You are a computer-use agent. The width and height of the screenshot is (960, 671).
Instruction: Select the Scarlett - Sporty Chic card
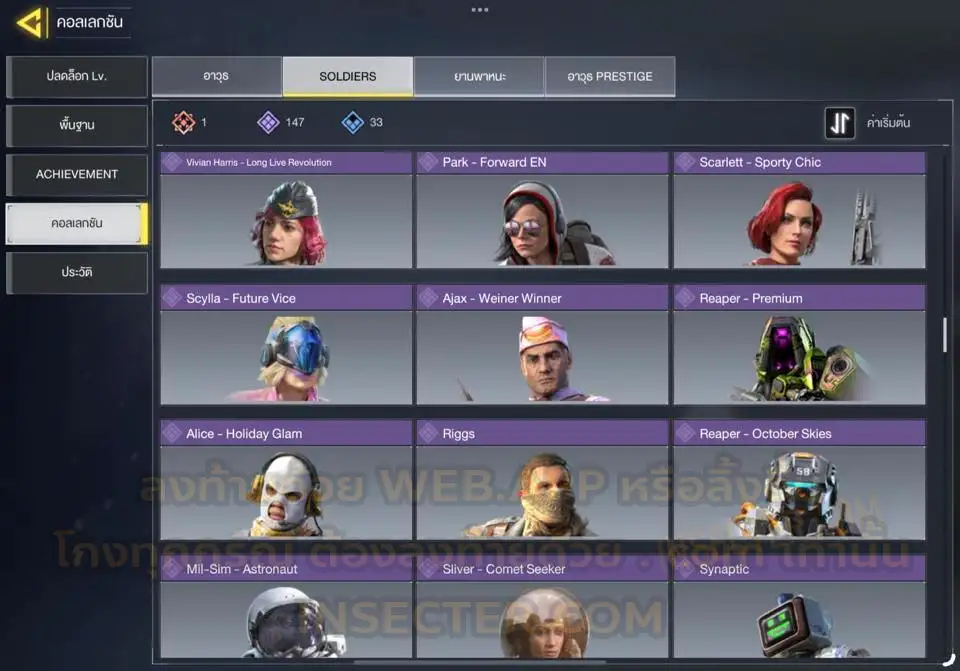(x=799, y=210)
